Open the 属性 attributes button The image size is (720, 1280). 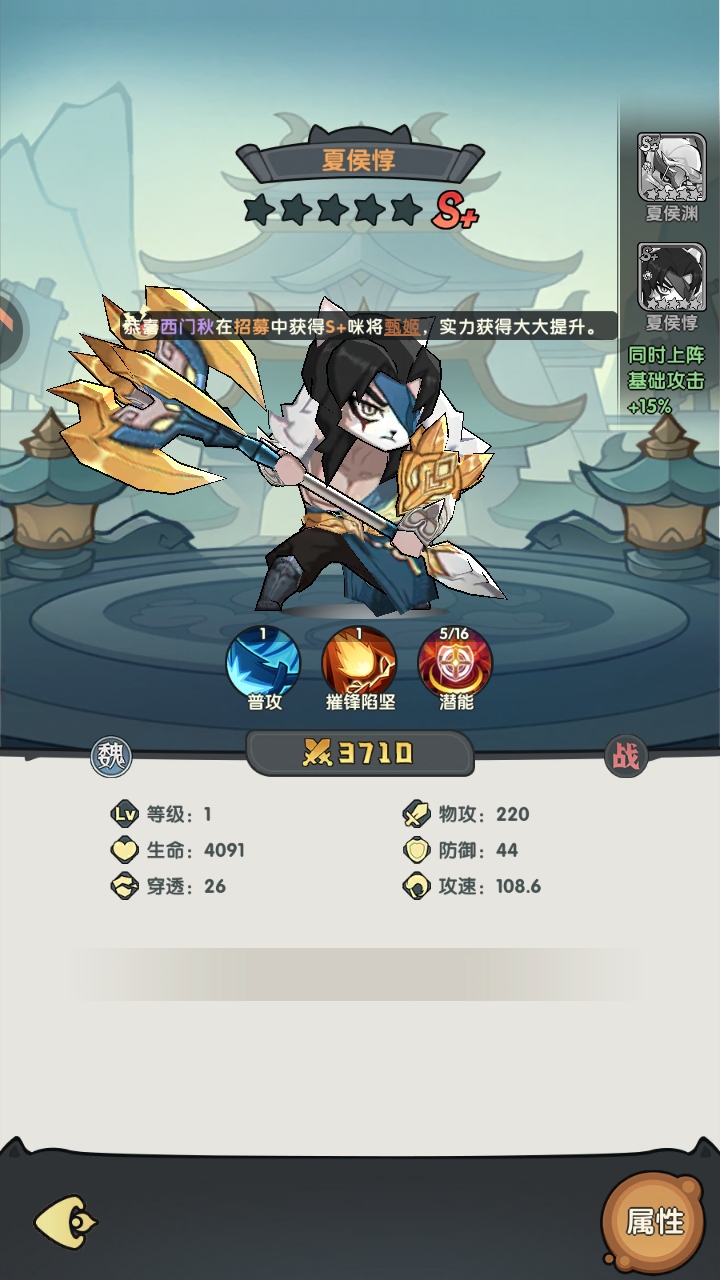click(654, 1221)
